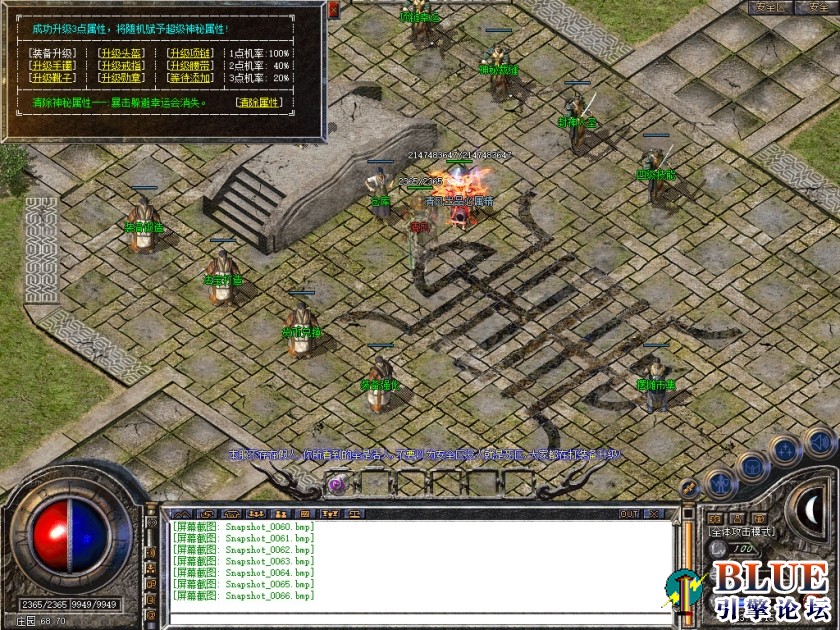Choose the 升级头盔 helmet upgrade option

[x=120, y=53]
